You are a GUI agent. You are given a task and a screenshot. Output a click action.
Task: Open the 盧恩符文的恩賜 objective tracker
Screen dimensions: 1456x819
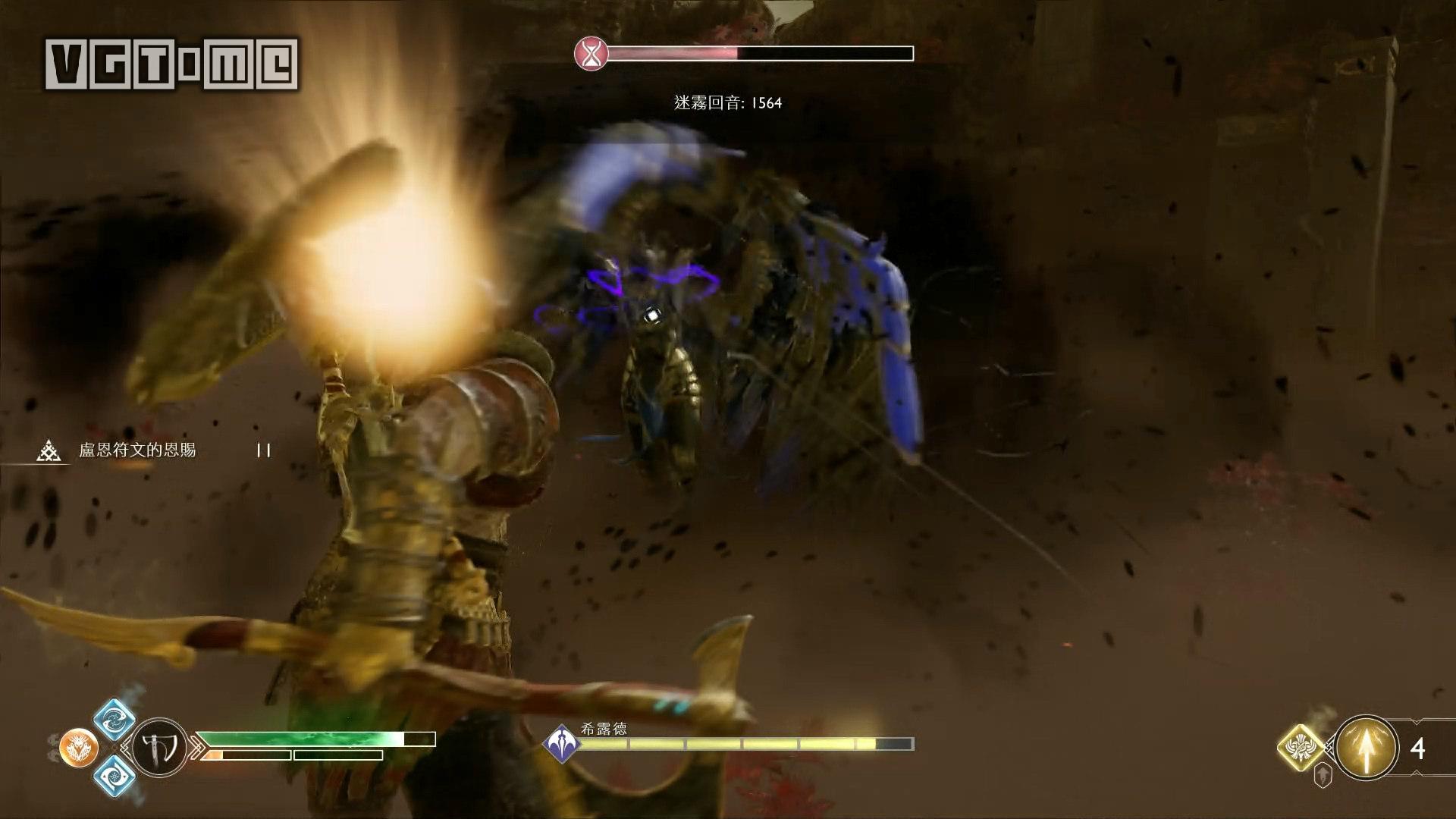point(137,450)
